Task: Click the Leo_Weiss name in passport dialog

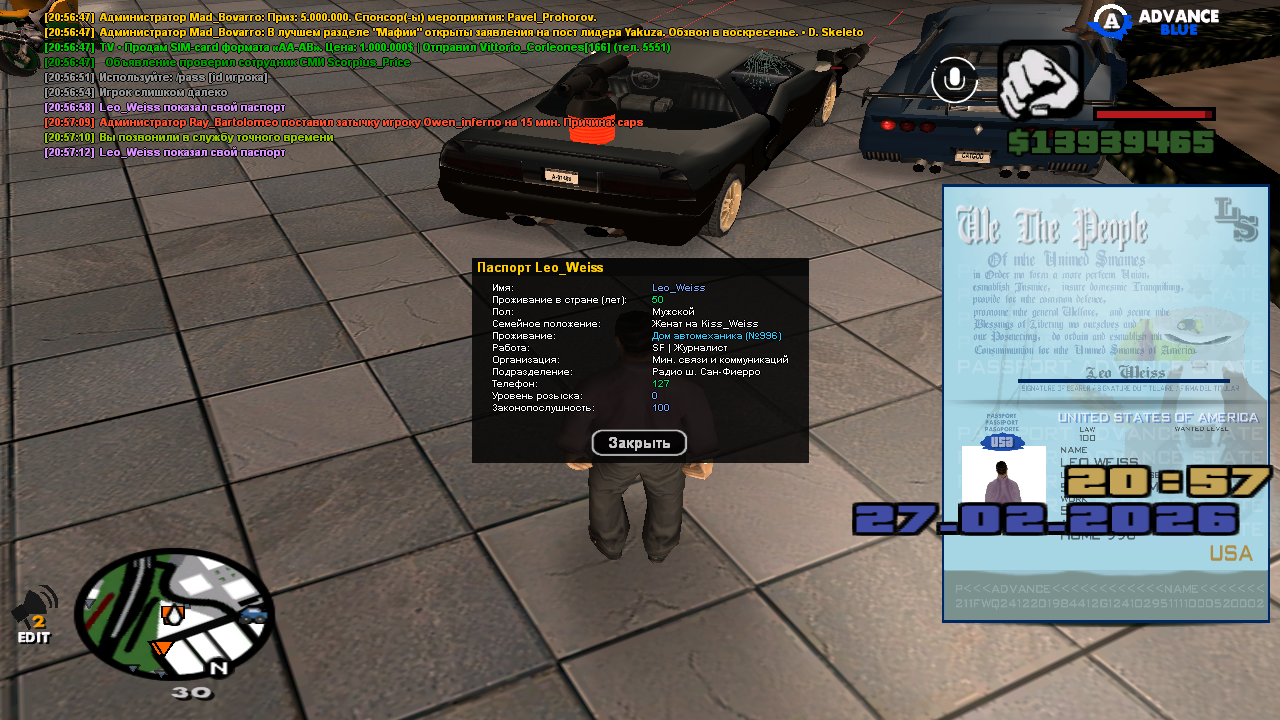Action: click(x=678, y=288)
